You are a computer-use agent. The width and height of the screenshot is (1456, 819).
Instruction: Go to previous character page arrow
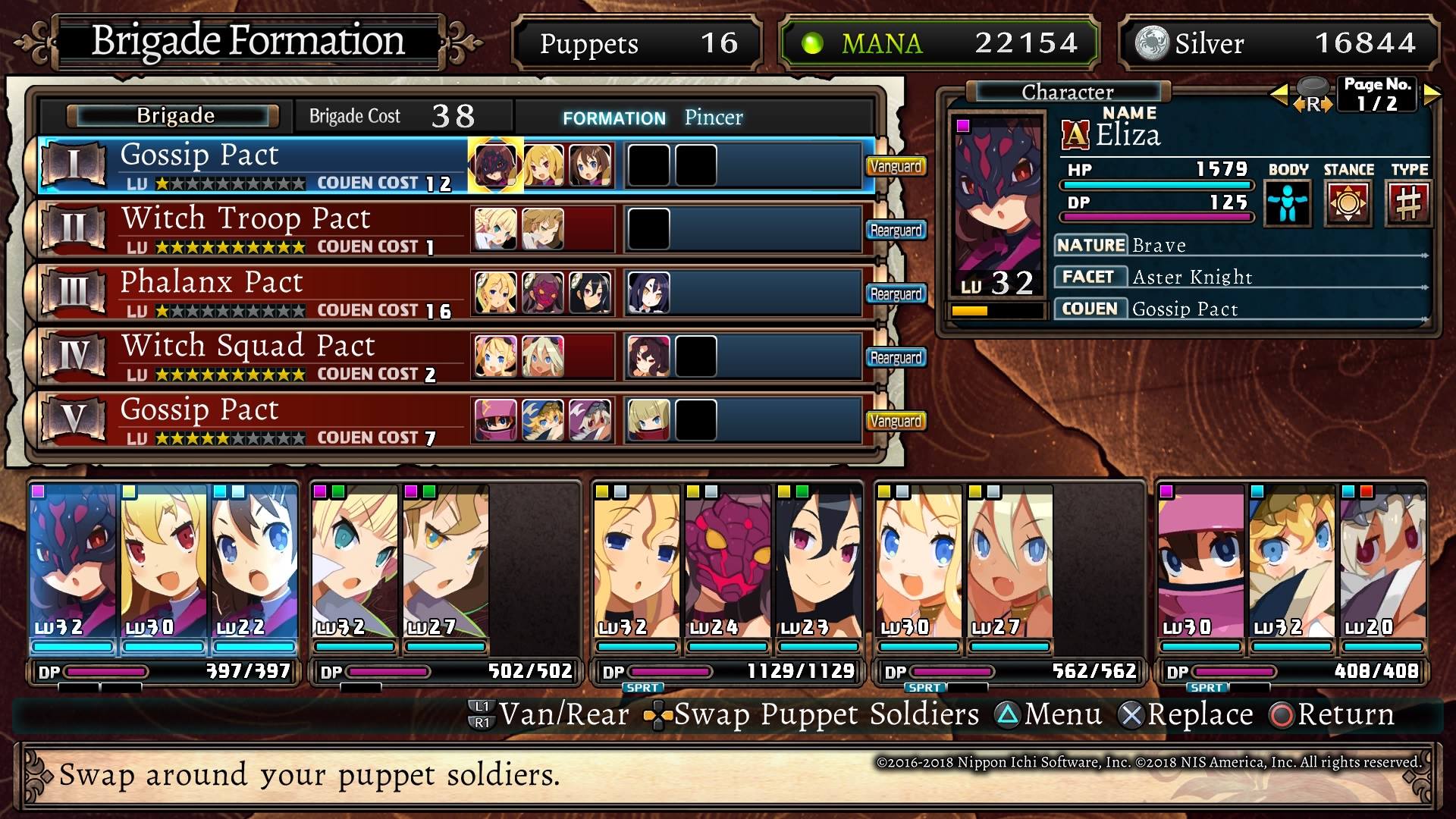(x=1279, y=95)
